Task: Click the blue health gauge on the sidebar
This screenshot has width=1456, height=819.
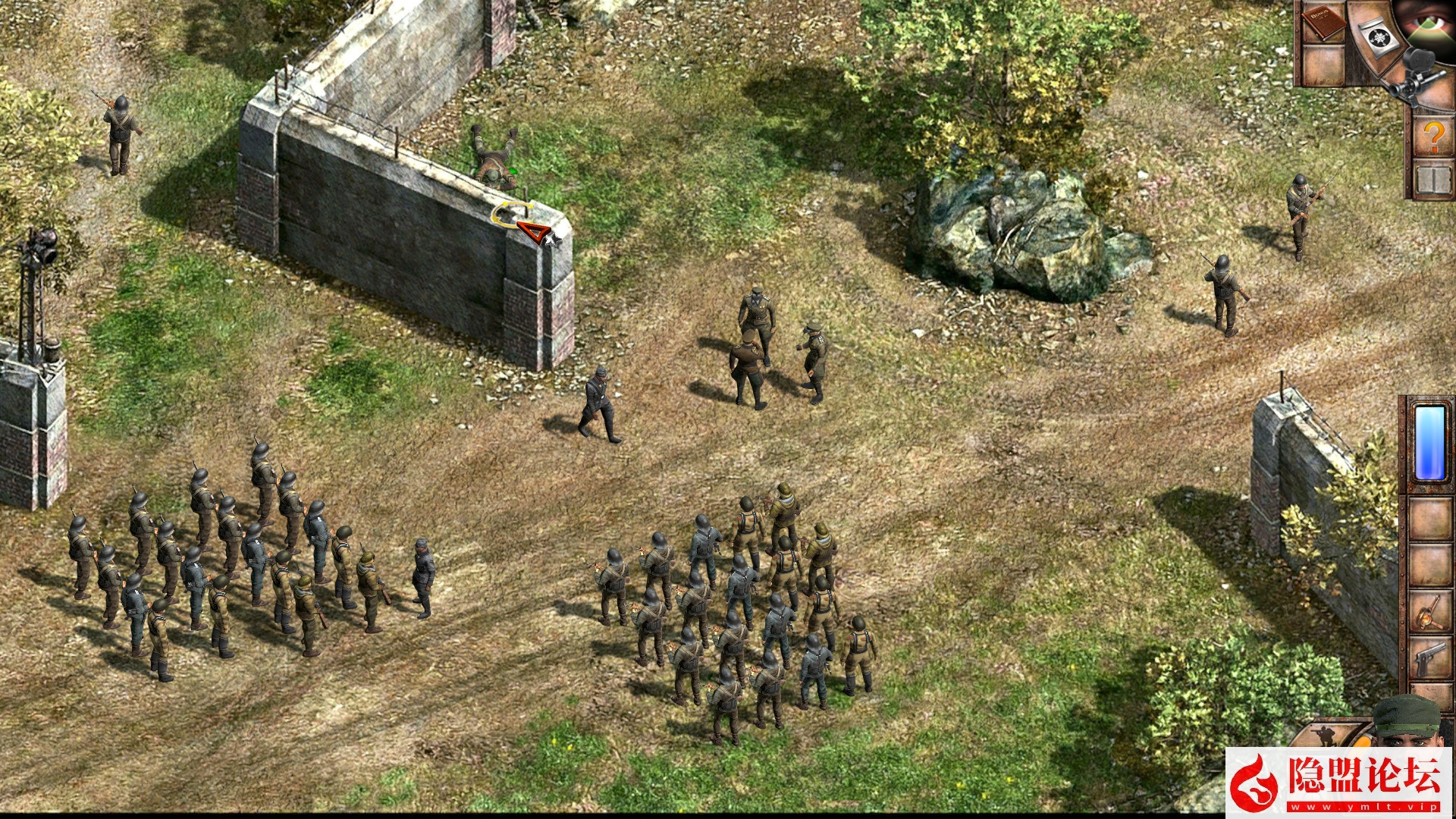Action: click(1429, 442)
